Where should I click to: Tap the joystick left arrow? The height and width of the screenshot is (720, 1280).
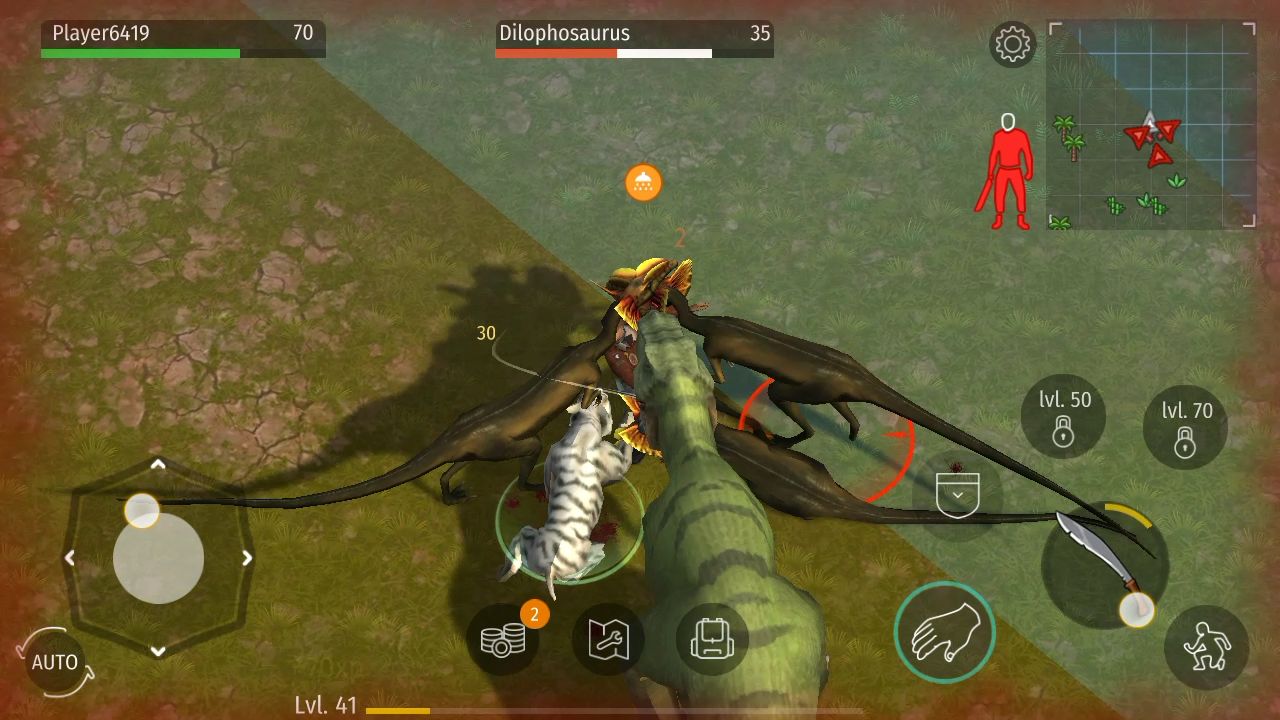pyautogui.click(x=69, y=558)
